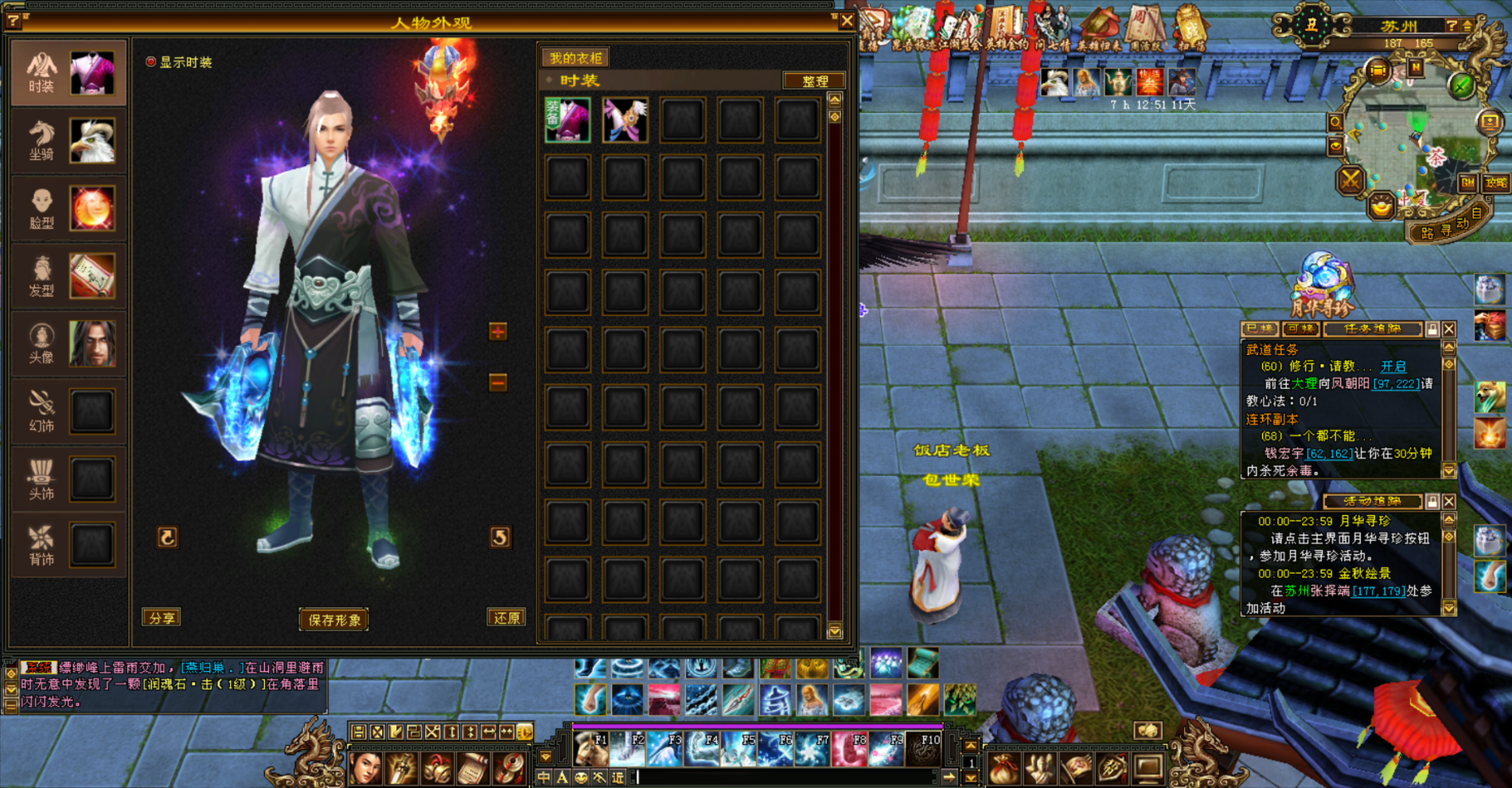Image resolution: width=1512 pixels, height=788 pixels.
Task: Select the equipped purple robe costume slot
Action: coord(567,120)
